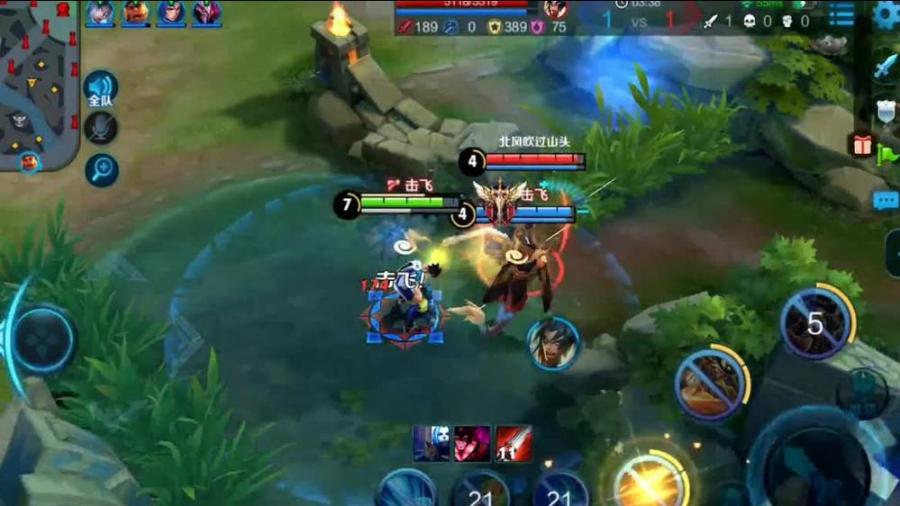
Task: Activate the disabled middle skill with orange ring
Action: click(711, 384)
